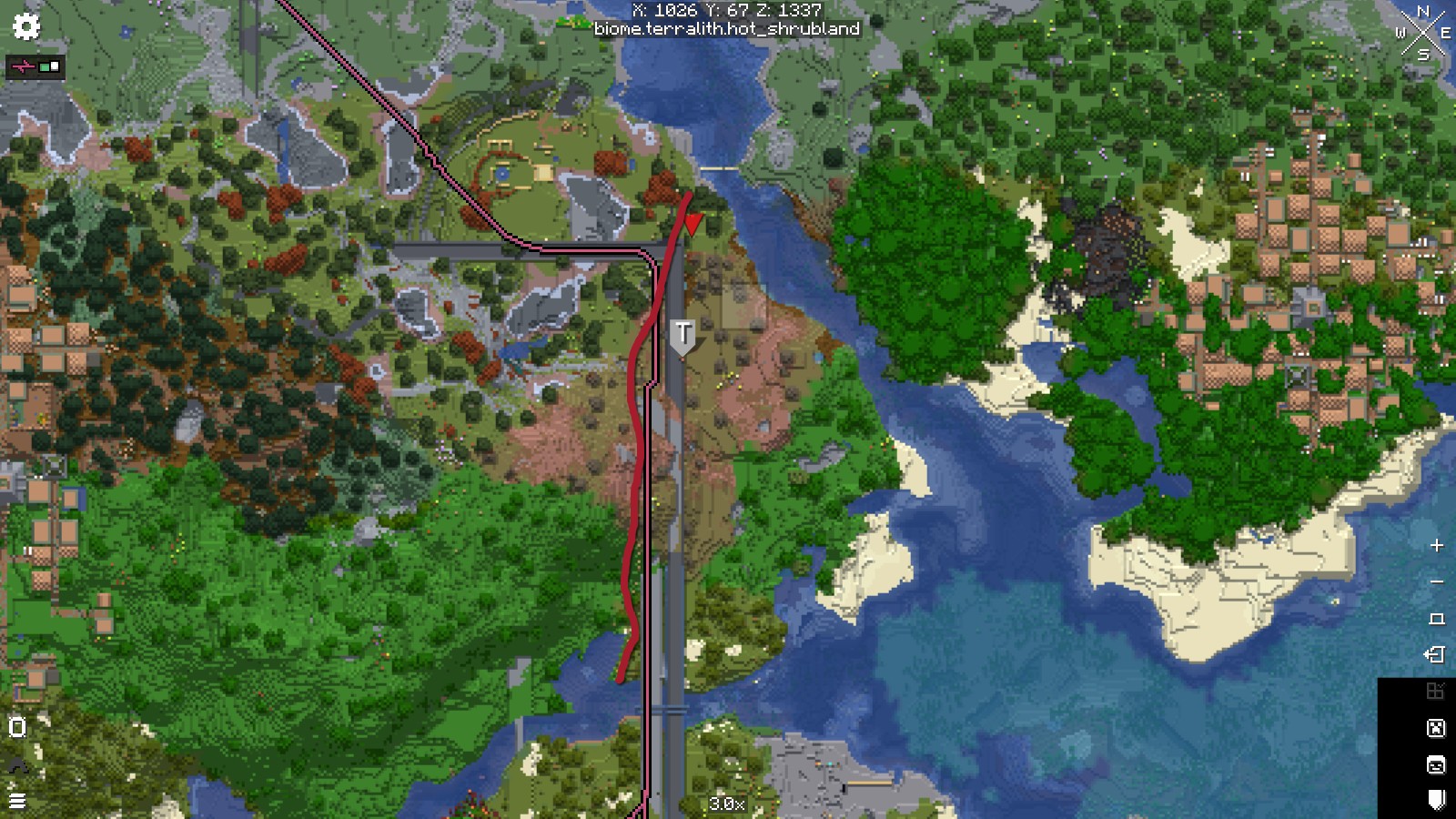This screenshot has width=1456, height=819.
Task: Open the waypoints banner icon
Action: click(x=1436, y=800)
